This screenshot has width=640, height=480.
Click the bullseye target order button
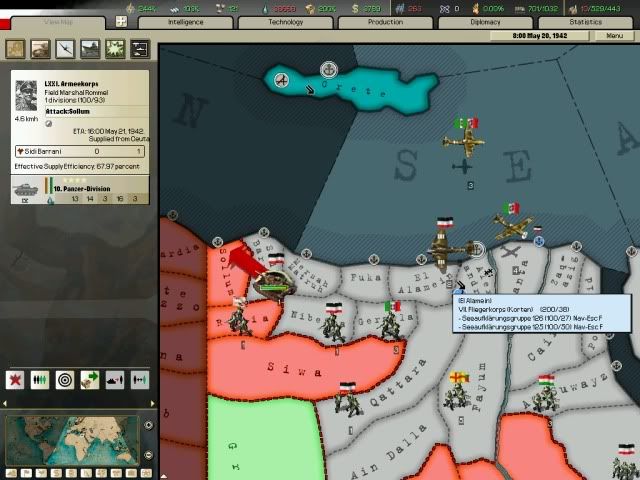(65, 380)
